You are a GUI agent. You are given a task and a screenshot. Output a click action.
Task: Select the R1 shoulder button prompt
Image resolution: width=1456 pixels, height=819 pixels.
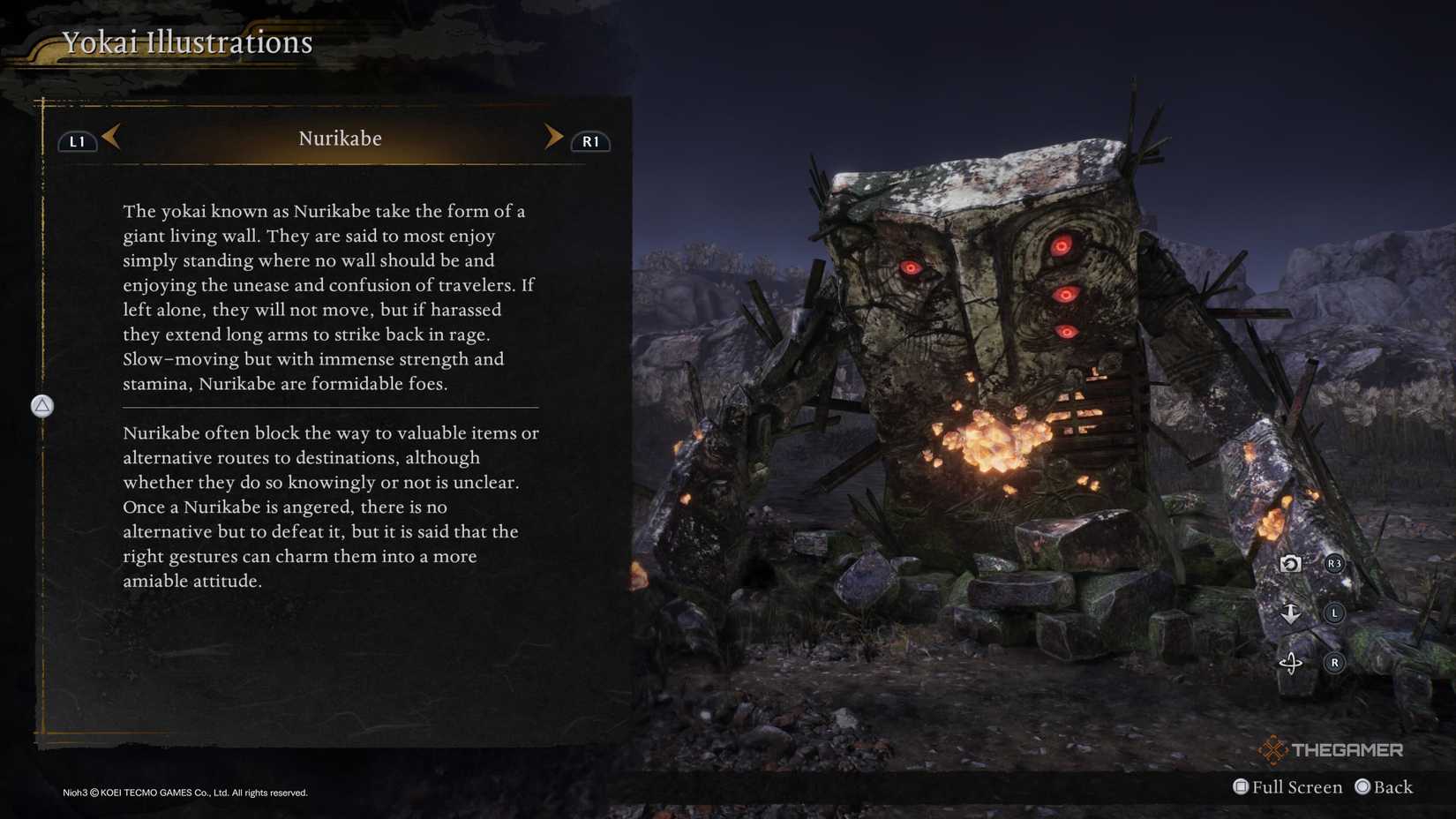(591, 140)
